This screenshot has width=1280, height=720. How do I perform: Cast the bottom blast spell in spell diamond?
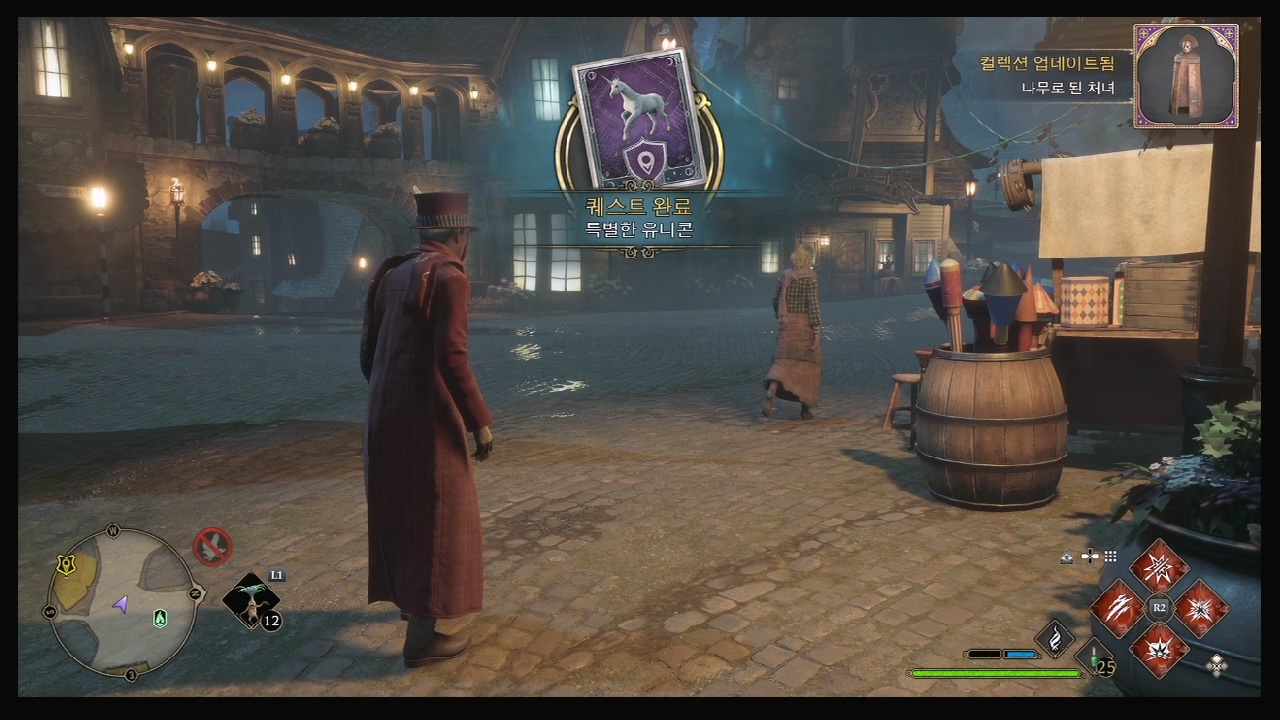[1159, 650]
